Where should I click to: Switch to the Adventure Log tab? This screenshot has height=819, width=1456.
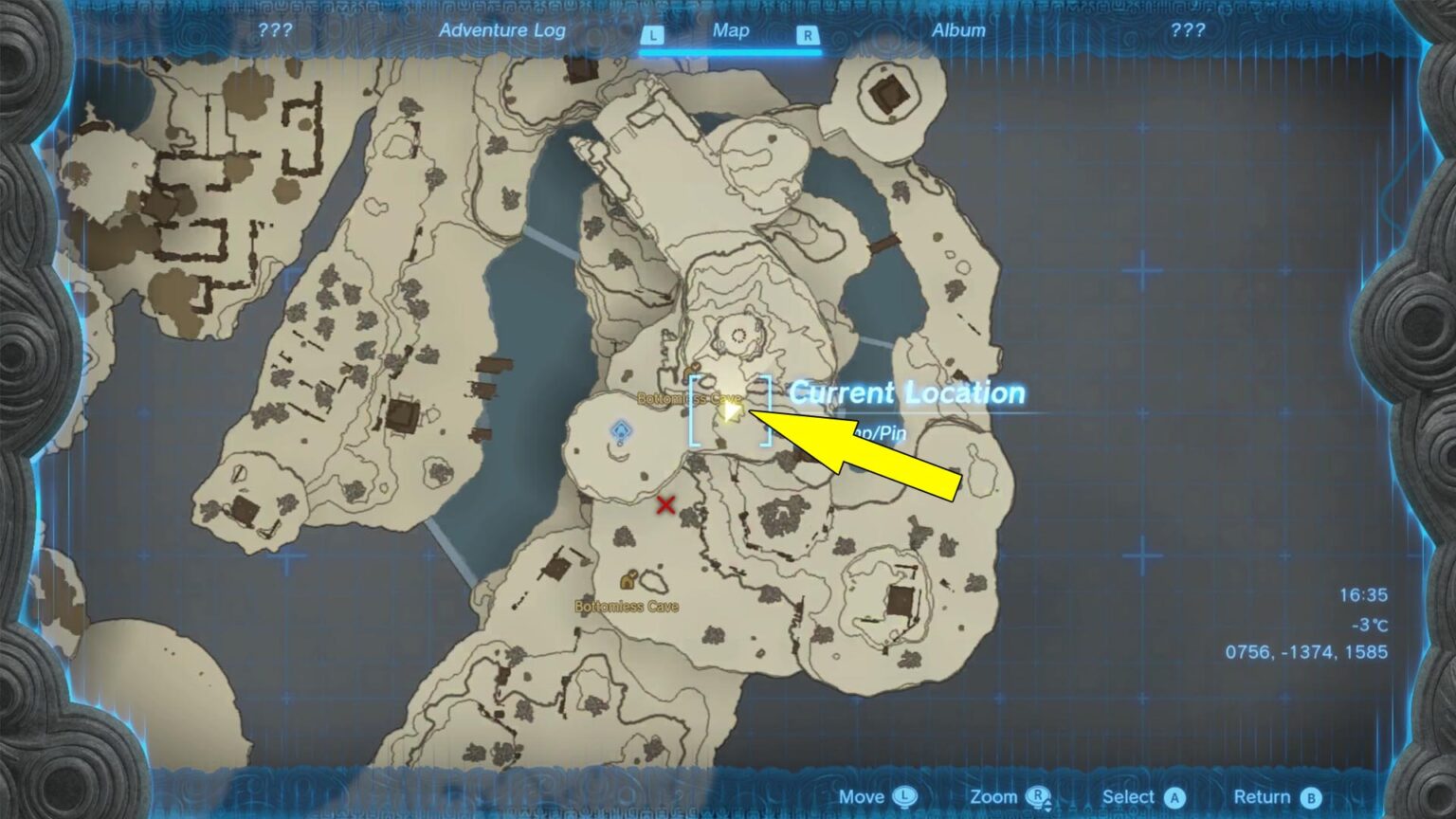click(x=501, y=30)
